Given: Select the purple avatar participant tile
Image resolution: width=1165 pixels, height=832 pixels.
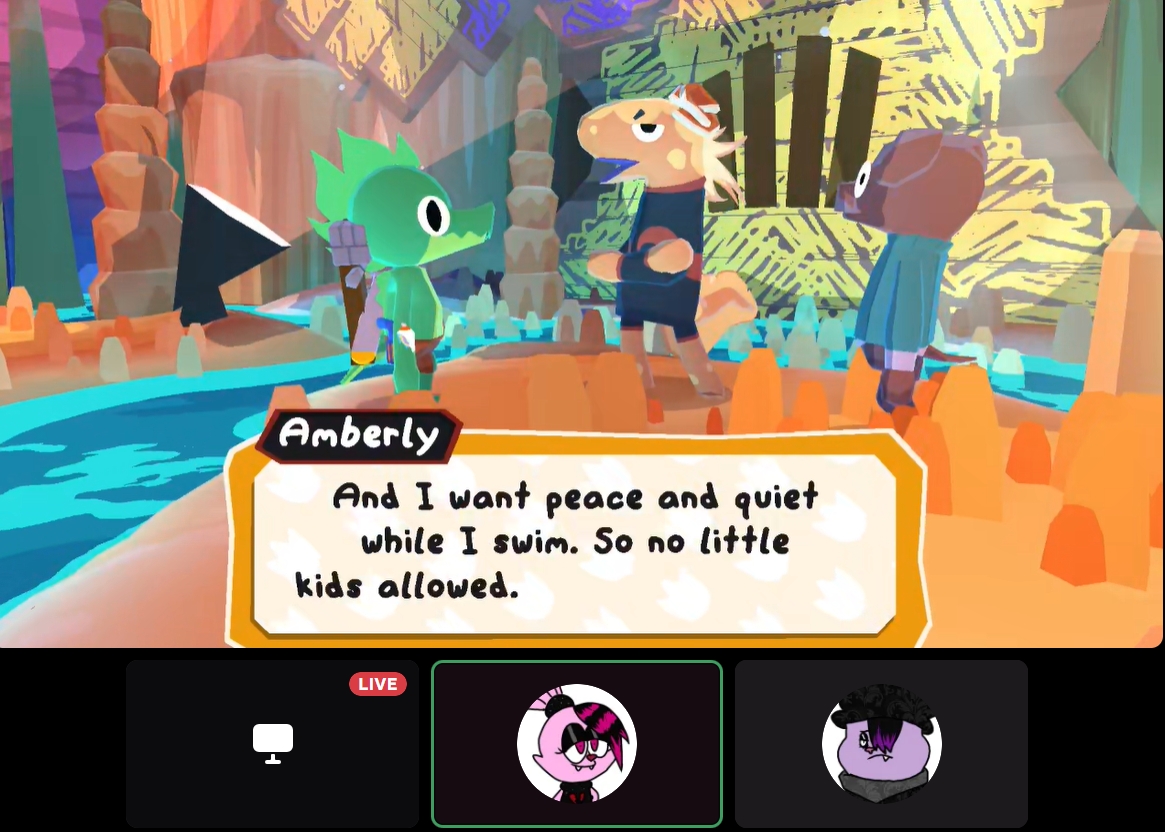Looking at the screenshot, I should [881, 743].
